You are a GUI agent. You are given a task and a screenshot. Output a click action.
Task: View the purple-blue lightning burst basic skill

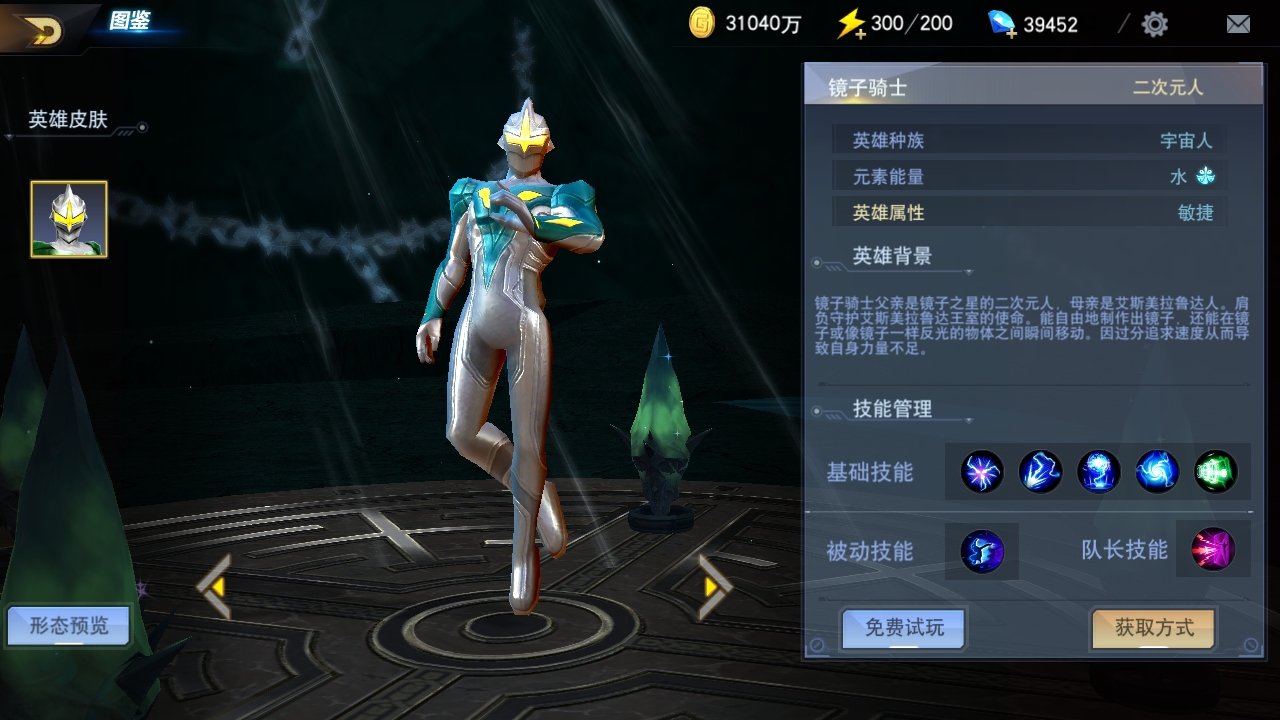[x=982, y=472]
